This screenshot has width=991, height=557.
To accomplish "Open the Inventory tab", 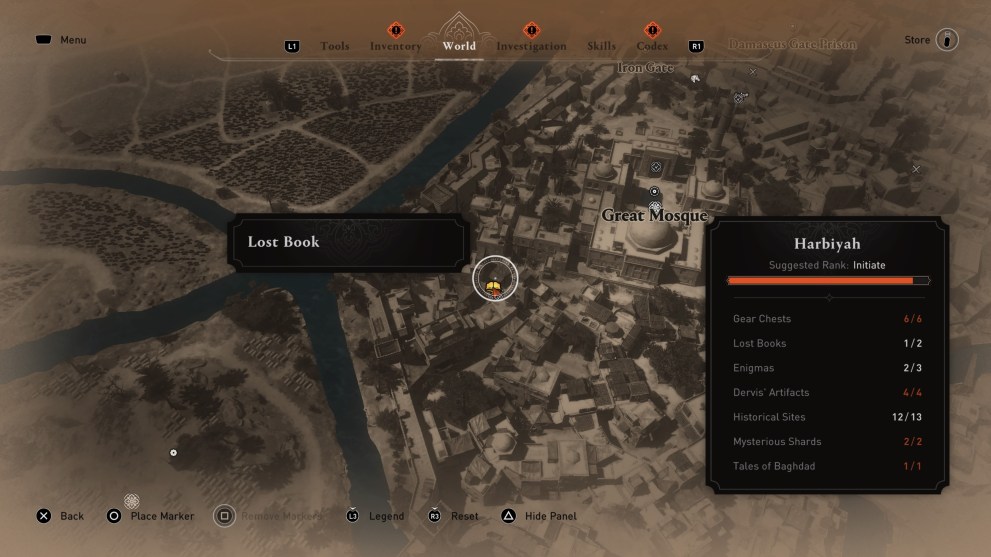I will click(395, 46).
